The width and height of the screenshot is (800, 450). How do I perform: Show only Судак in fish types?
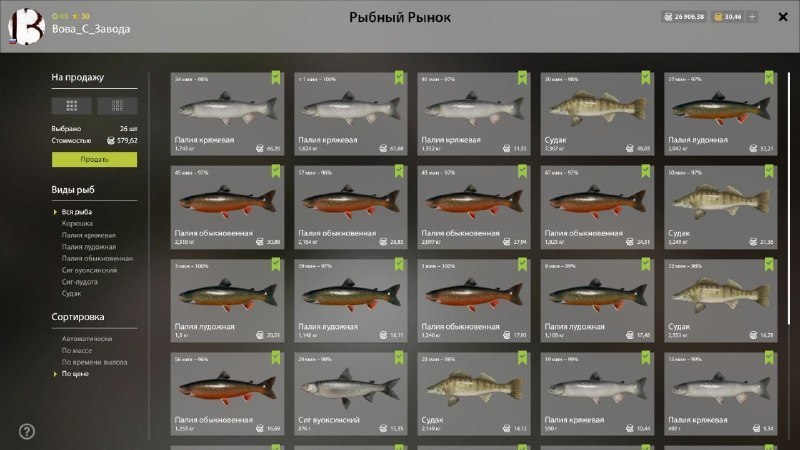(x=72, y=293)
